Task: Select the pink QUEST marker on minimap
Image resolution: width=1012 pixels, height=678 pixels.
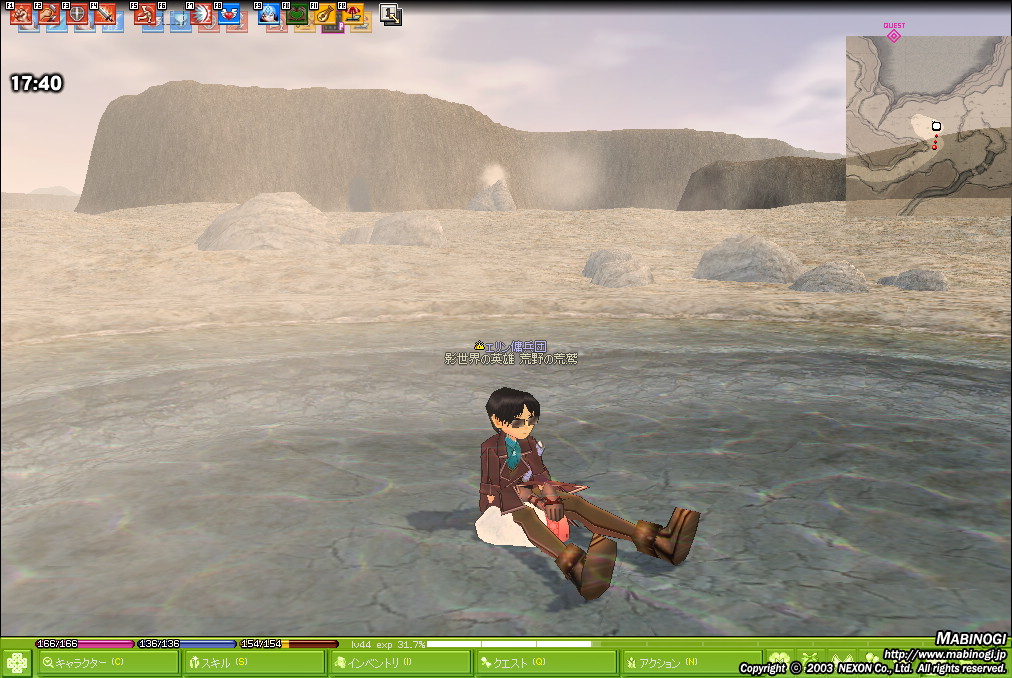Action: 894,34
